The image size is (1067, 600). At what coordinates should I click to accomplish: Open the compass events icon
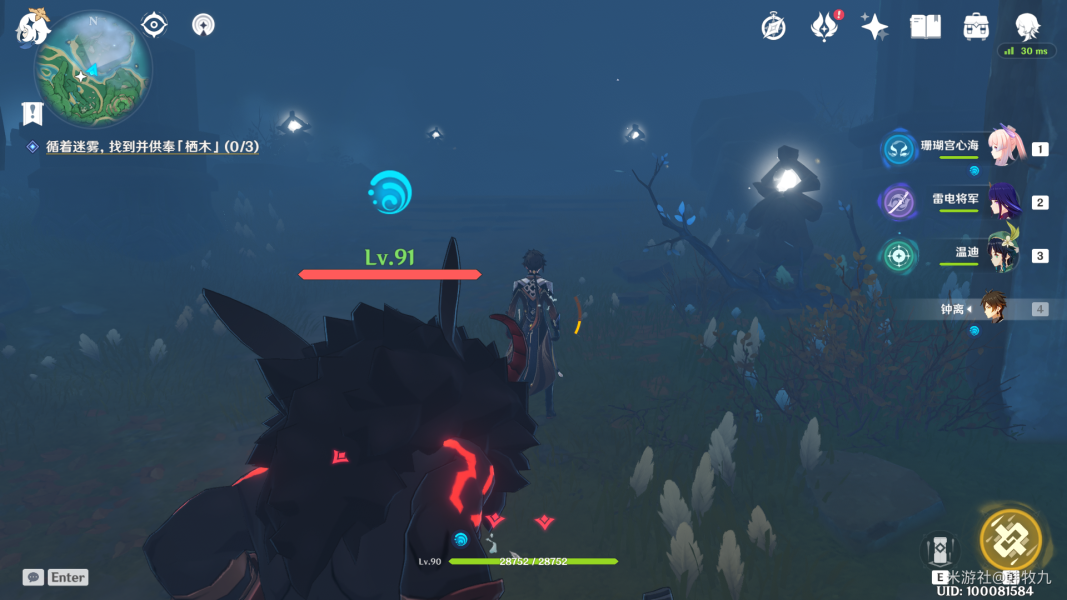[x=773, y=27]
